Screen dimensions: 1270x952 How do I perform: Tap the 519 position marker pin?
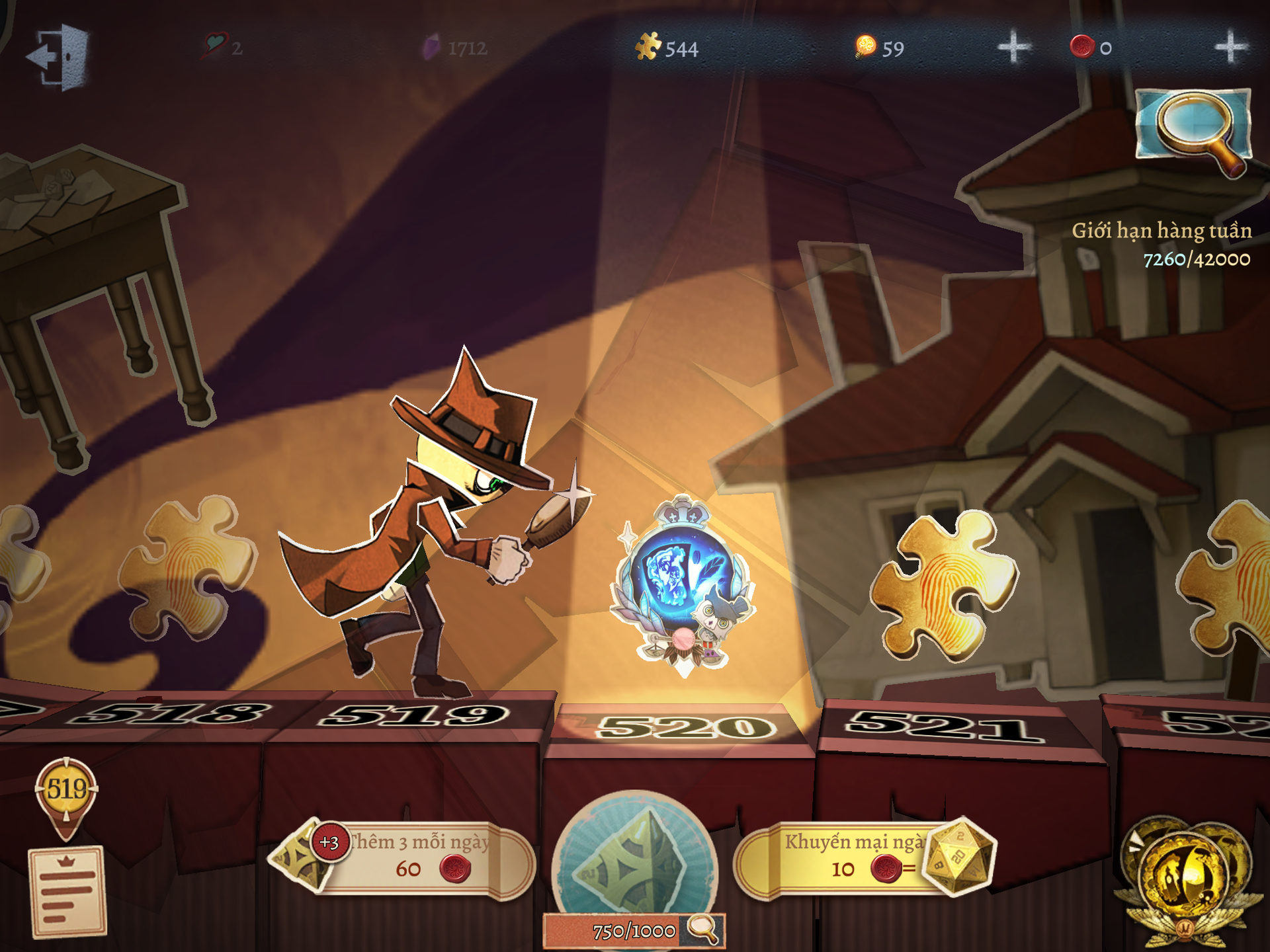pyautogui.click(x=67, y=793)
